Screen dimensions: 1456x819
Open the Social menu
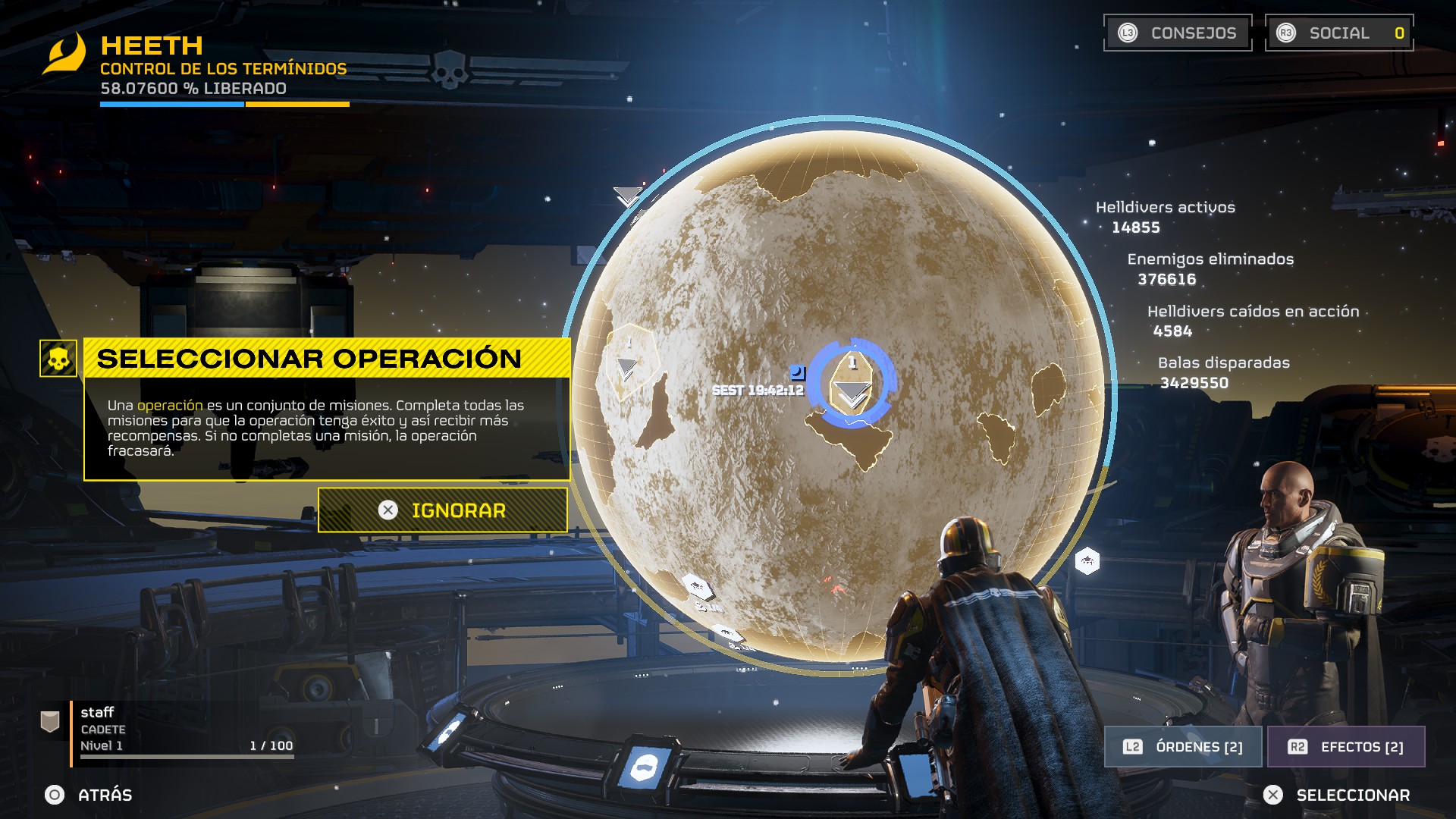tap(1339, 33)
